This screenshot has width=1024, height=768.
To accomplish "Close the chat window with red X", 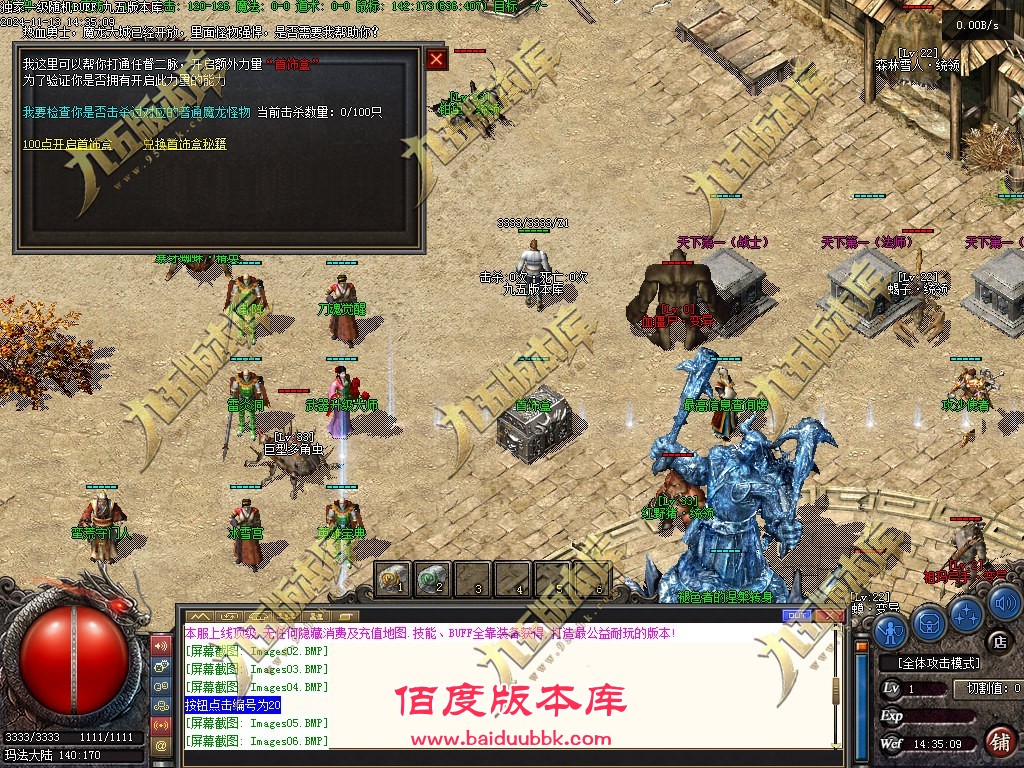I will point(830,616).
